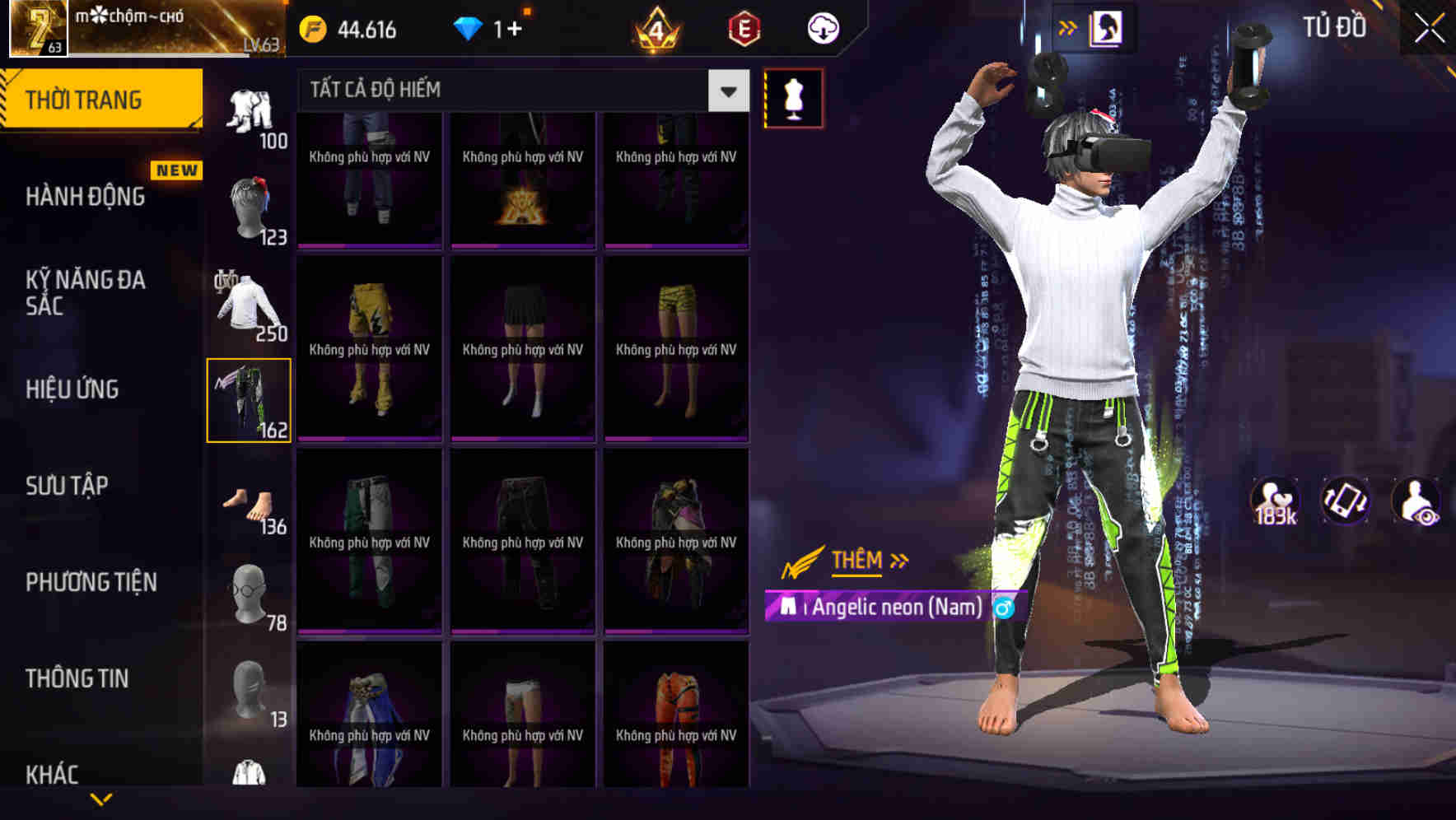The height and width of the screenshot is (820, 1456).
Task: Collapse the down arrow below KHÁC
Action: 100,798
